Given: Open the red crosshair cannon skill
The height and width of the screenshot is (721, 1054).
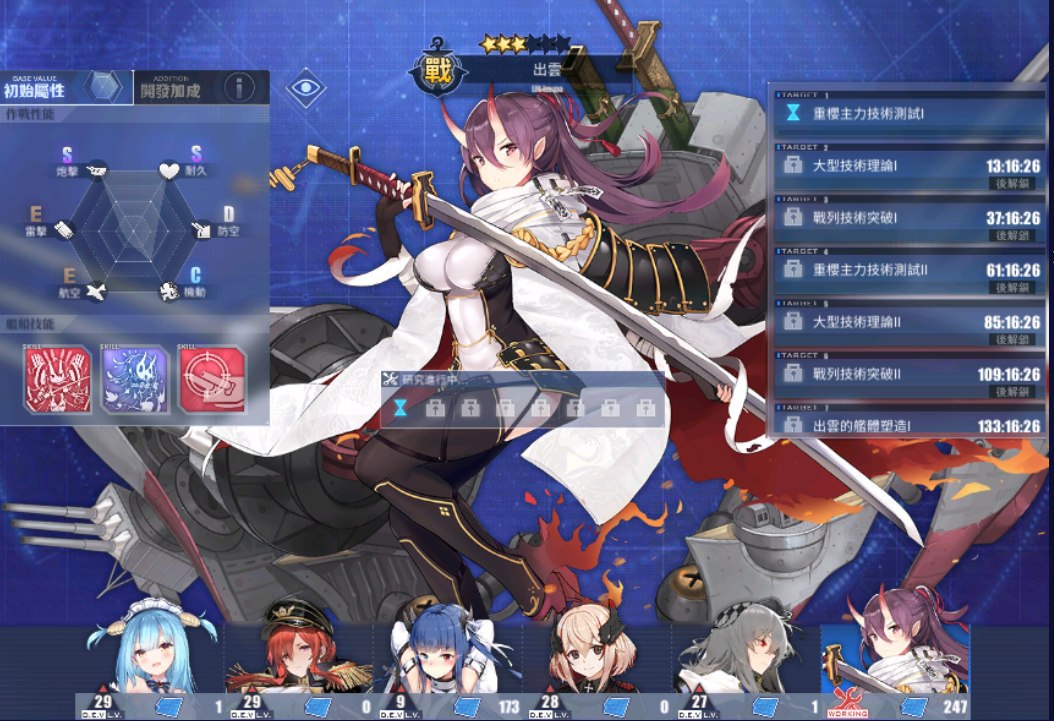Looking at the screenshot, I should [212, 381].
